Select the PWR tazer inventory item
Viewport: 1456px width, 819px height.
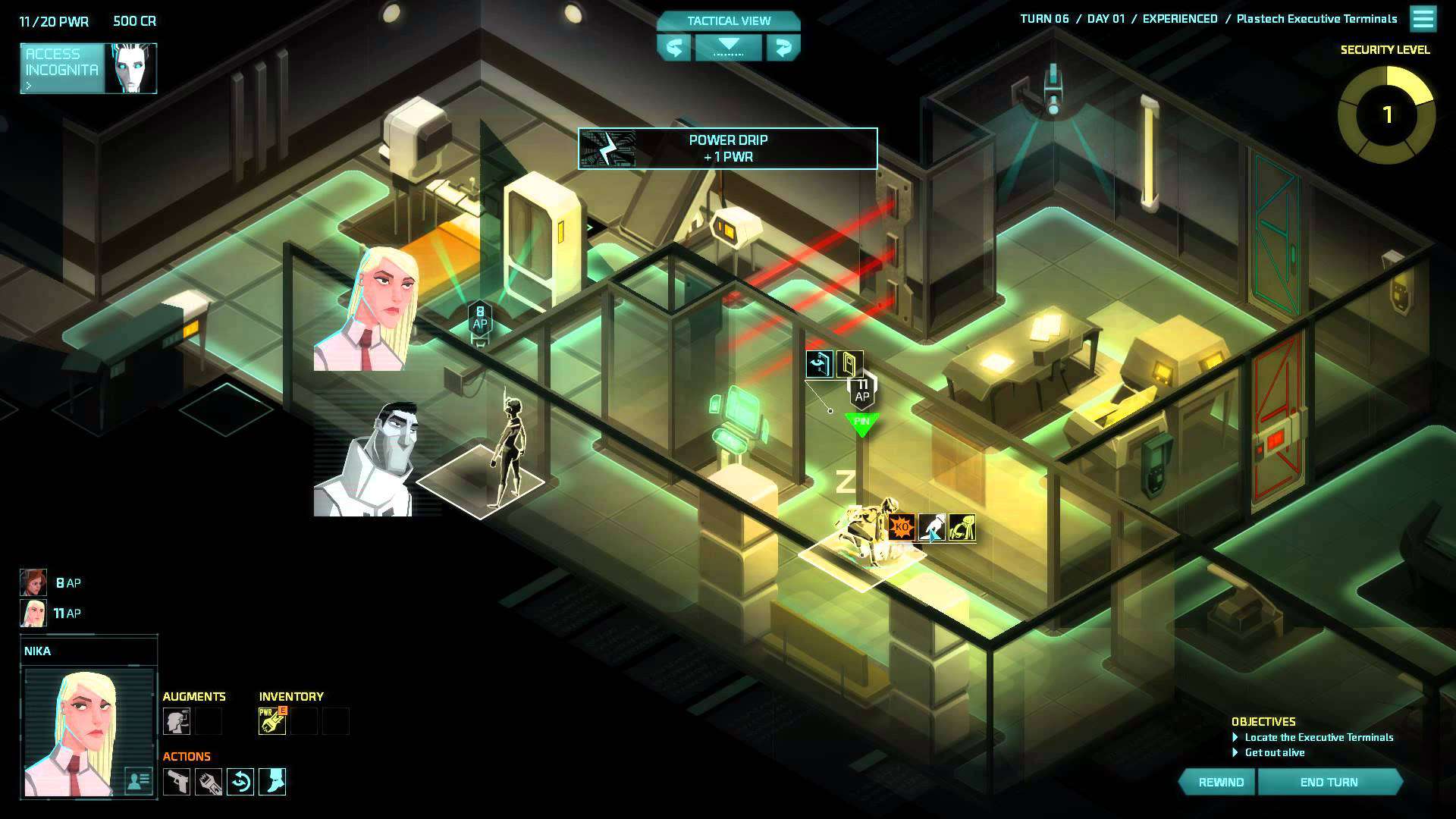(271, 721)
